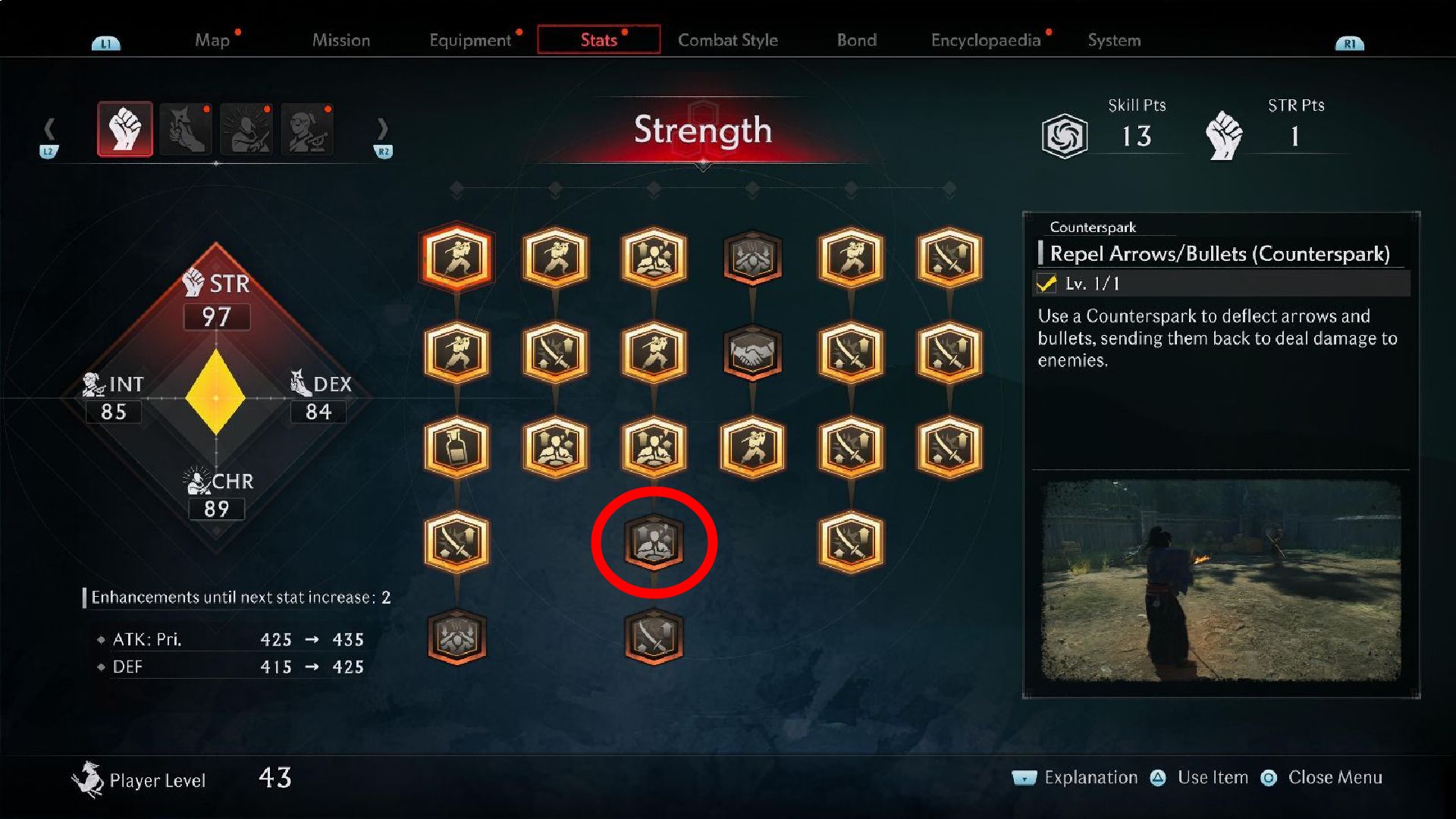Screen dimensions: 1456x819
Task: Select the medicine bottle skill node
Action: pos(456,447)
